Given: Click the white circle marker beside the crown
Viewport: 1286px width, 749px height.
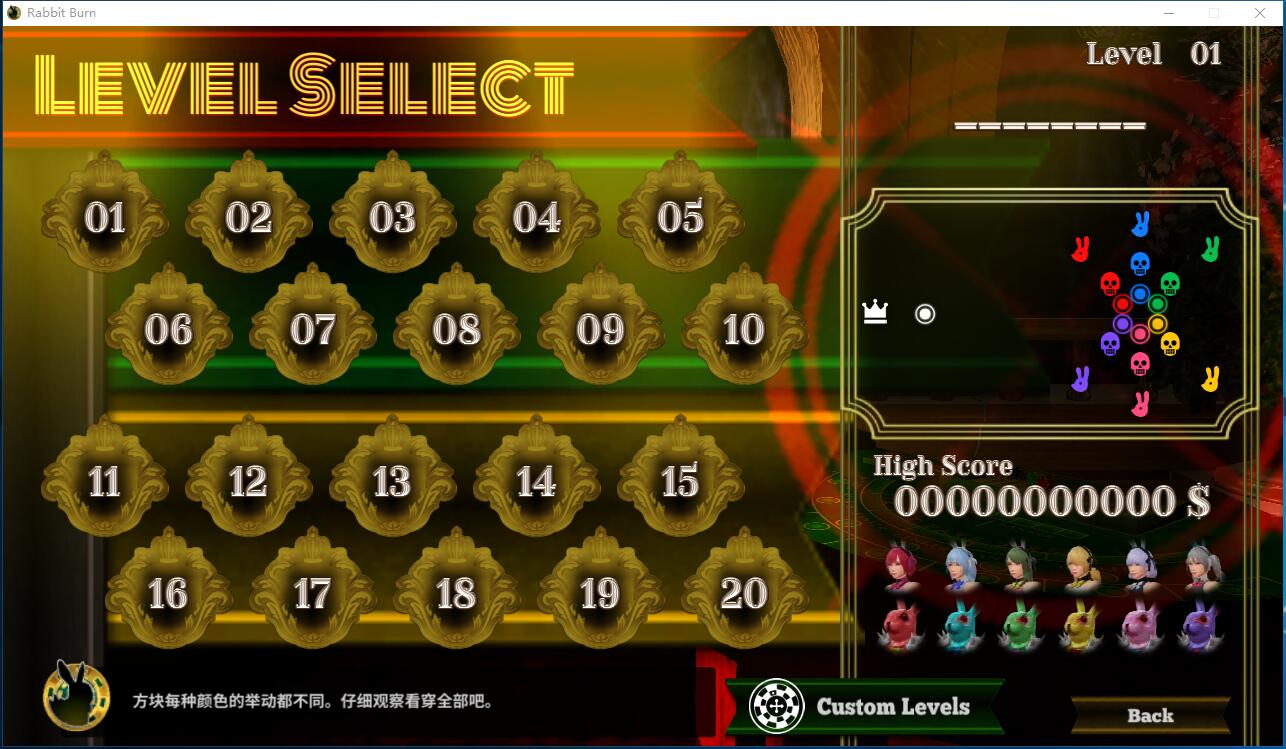Looking at the screenshot, I should [923, 313].
